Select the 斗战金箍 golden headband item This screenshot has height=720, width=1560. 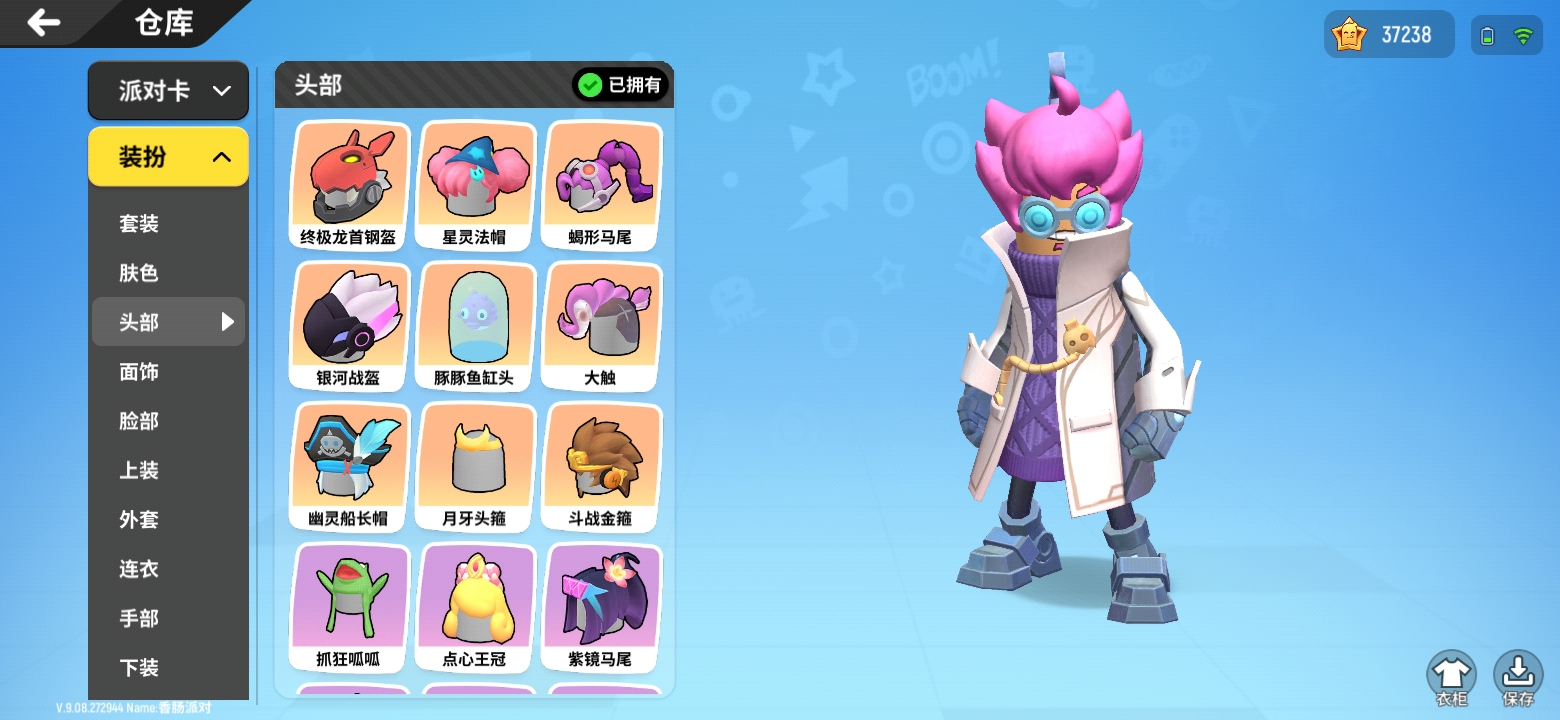click(601, 465)
